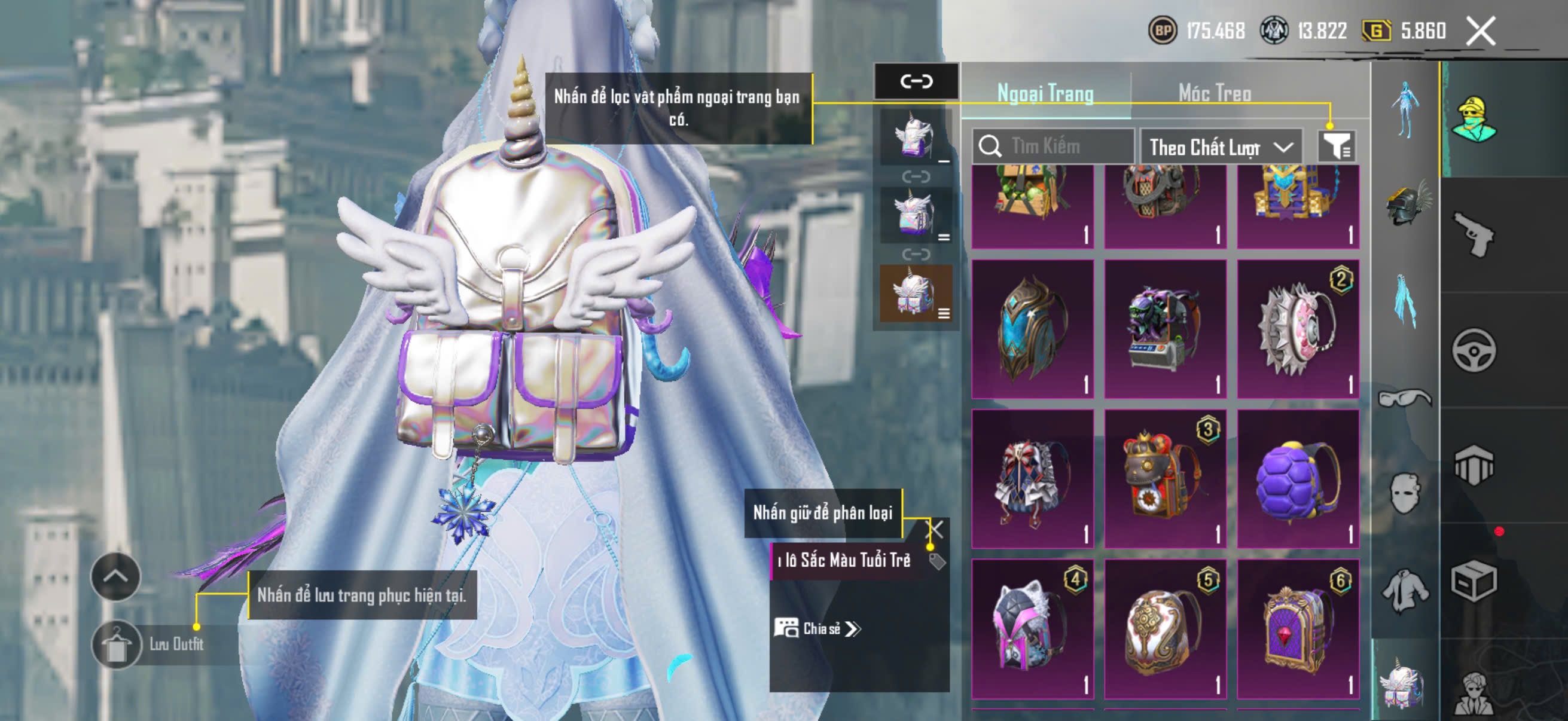The width and height of the screenshot is (1568, 721).
Task: Equip the blue crystal armored backpack
Action: [x=1033, y=329]
